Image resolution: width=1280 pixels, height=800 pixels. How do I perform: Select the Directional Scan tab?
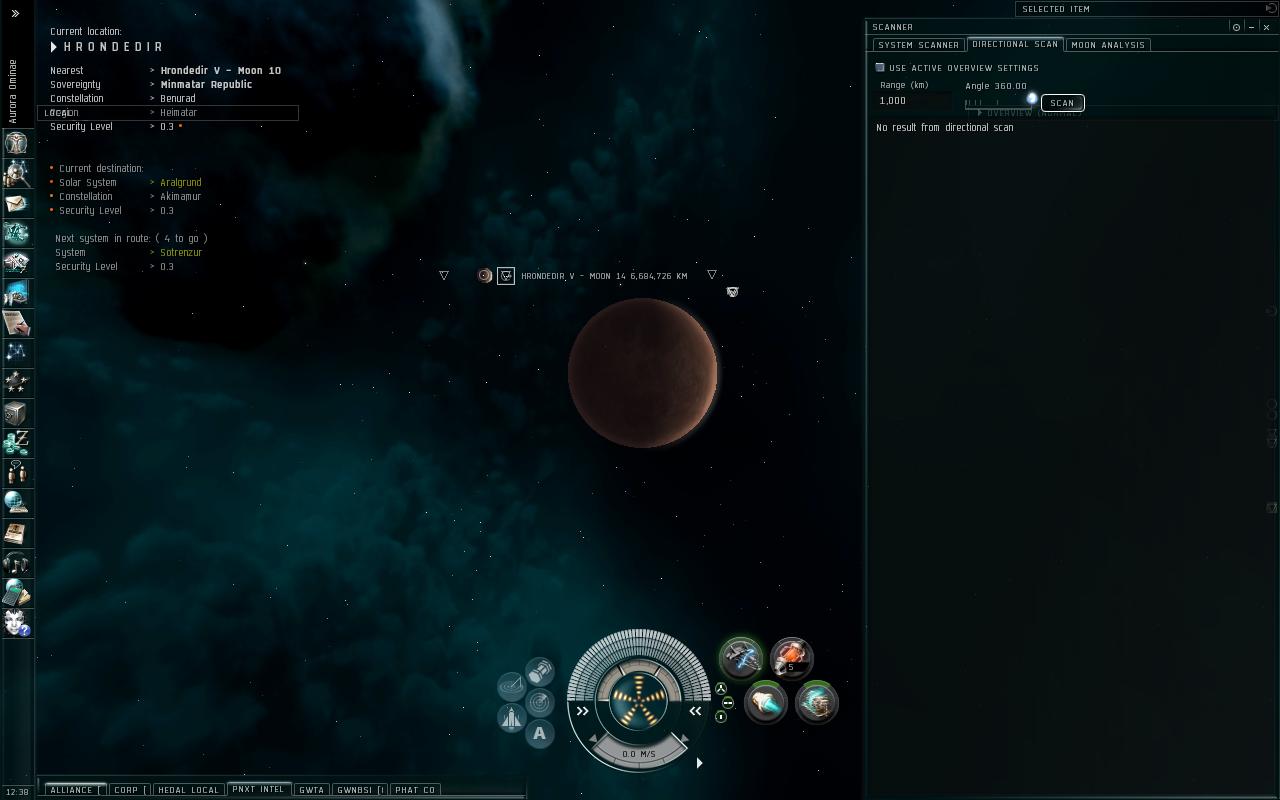(x=1015, y=44)
